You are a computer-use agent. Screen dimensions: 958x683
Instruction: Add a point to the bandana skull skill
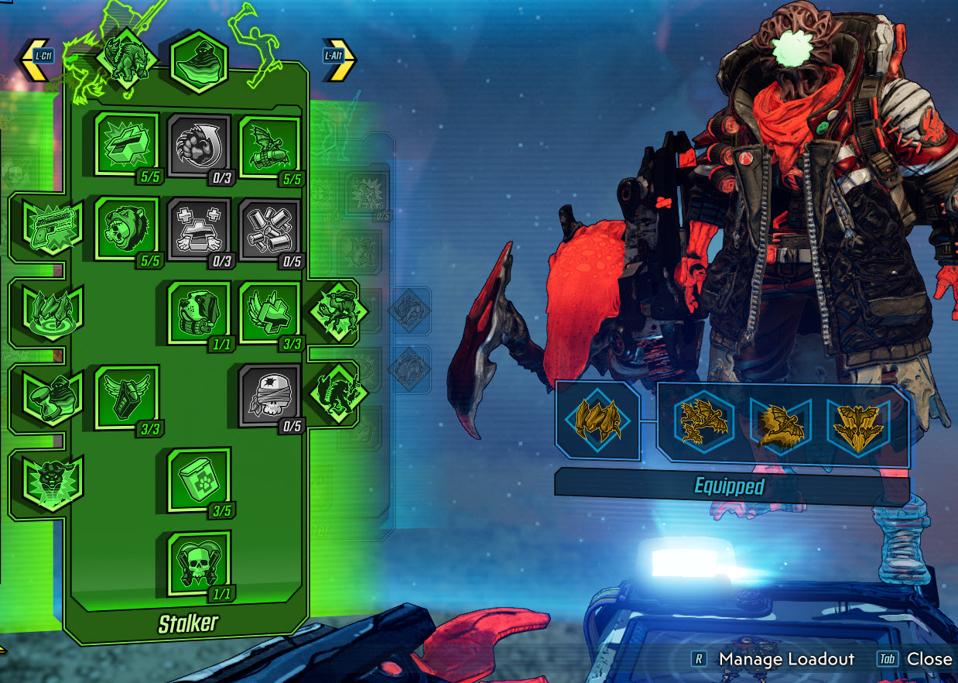270,396
